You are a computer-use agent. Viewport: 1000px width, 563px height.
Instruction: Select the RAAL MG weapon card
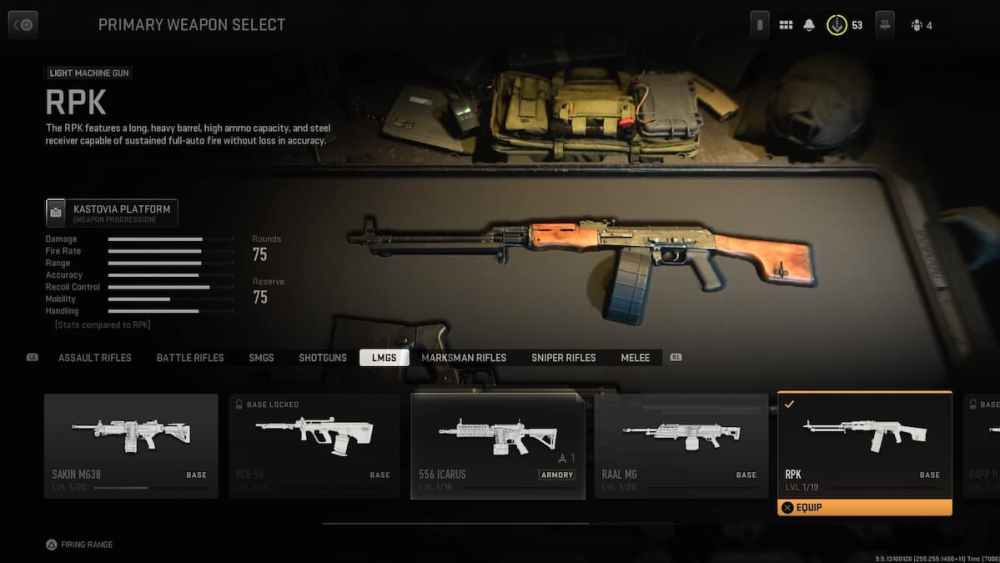[682, 445]
